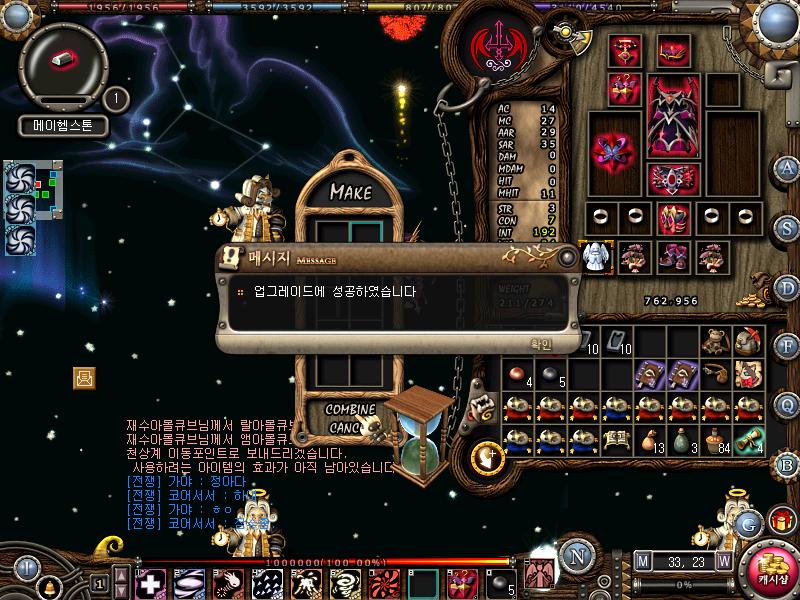Confirm the upgrade success message

pos(540,345)
